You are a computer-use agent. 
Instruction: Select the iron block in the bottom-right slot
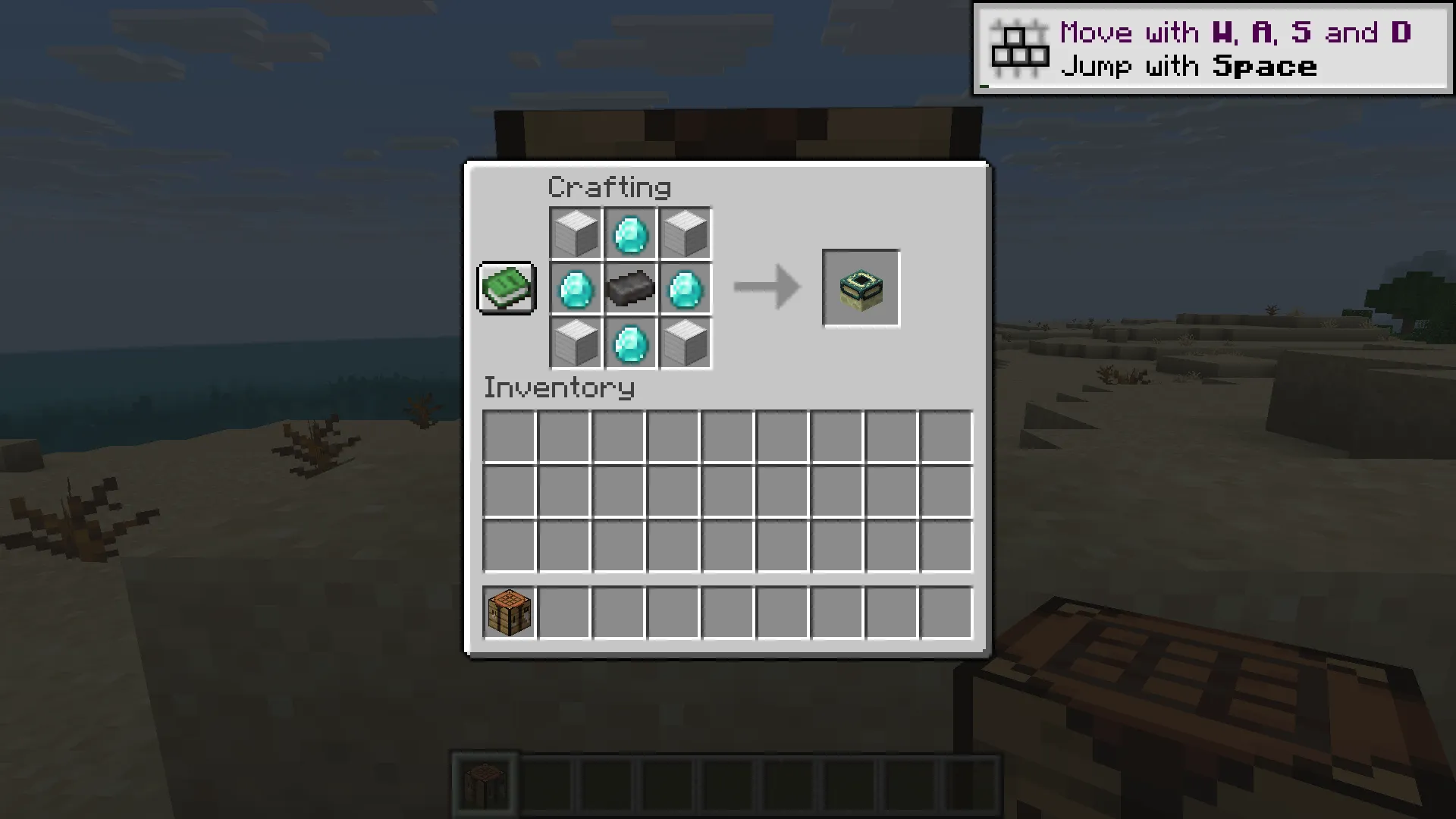pyautogui.click(x=686, y=344)
